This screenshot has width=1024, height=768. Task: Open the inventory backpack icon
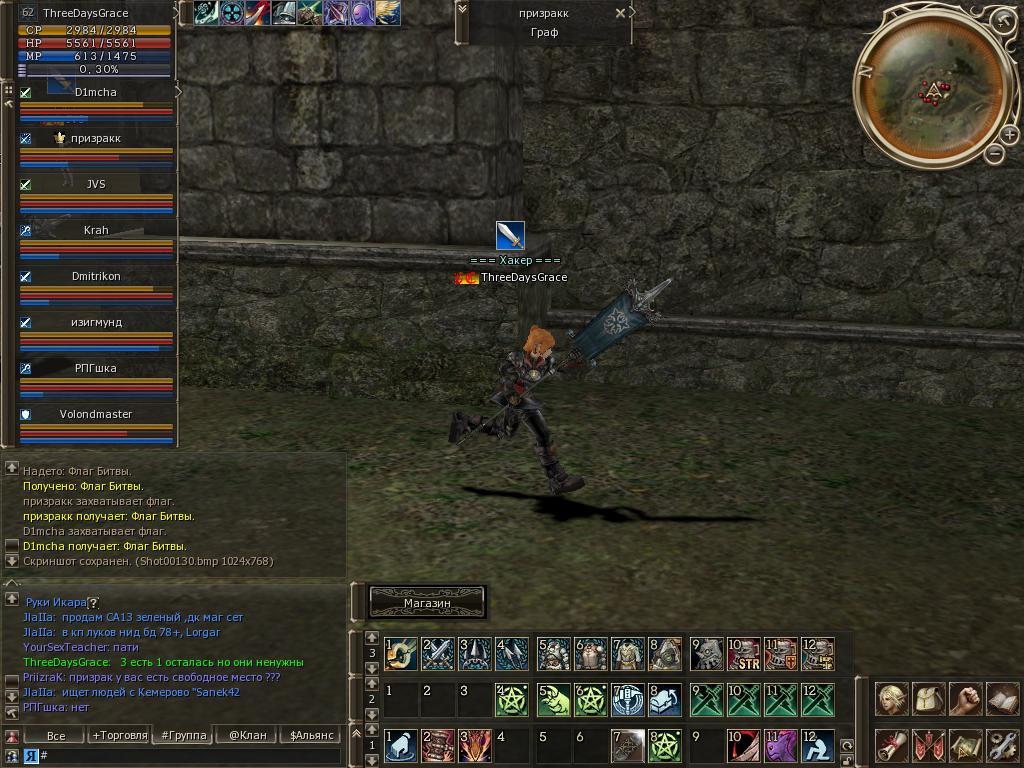click(x=929, y=699)
